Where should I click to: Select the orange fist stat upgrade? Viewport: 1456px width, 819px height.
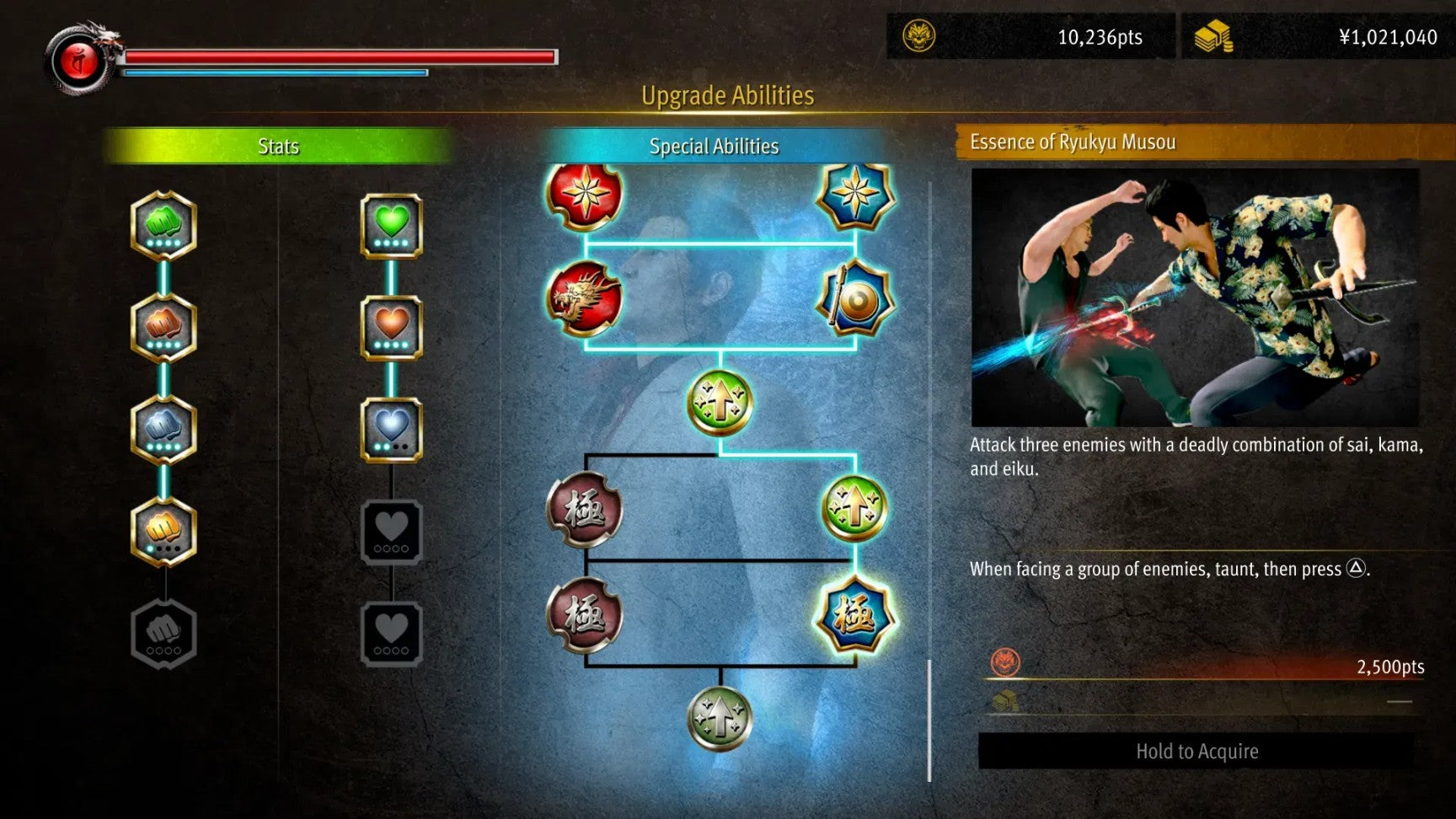click(163, 327)
